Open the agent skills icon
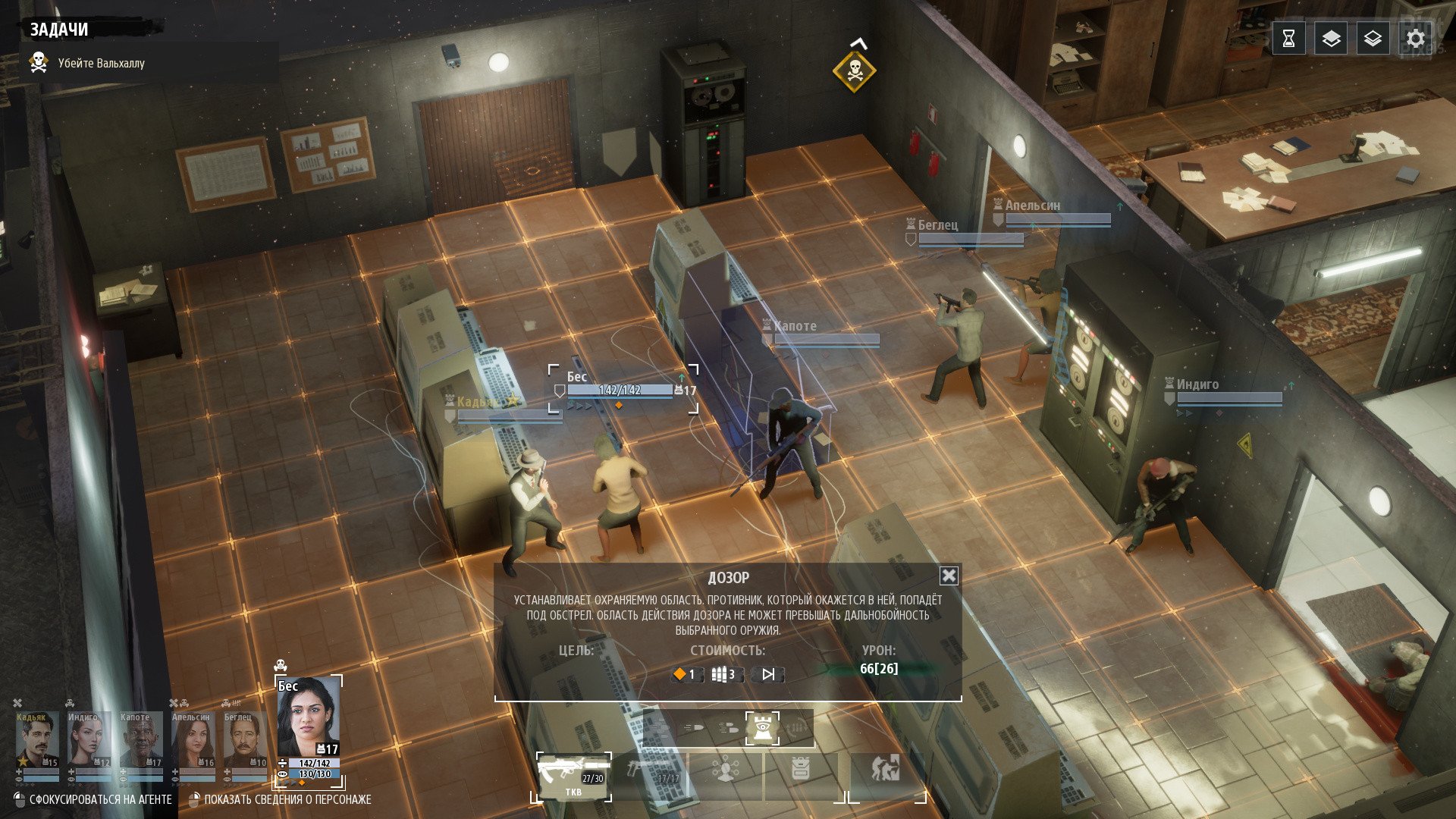The image size is (1456, 819). pos(726,773)
